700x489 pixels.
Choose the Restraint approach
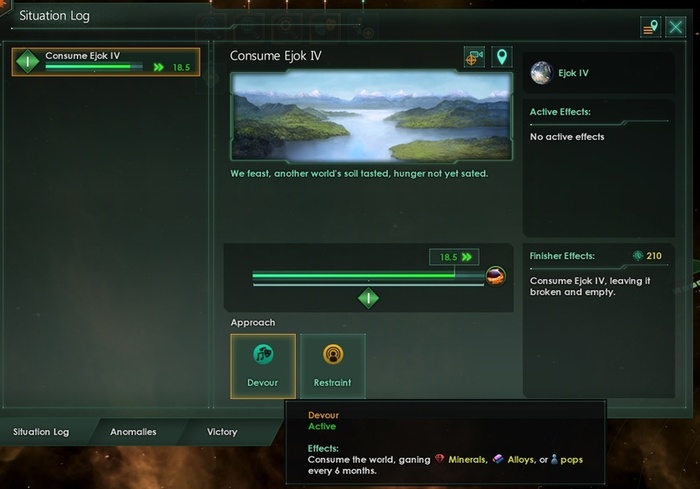(333, 366)
